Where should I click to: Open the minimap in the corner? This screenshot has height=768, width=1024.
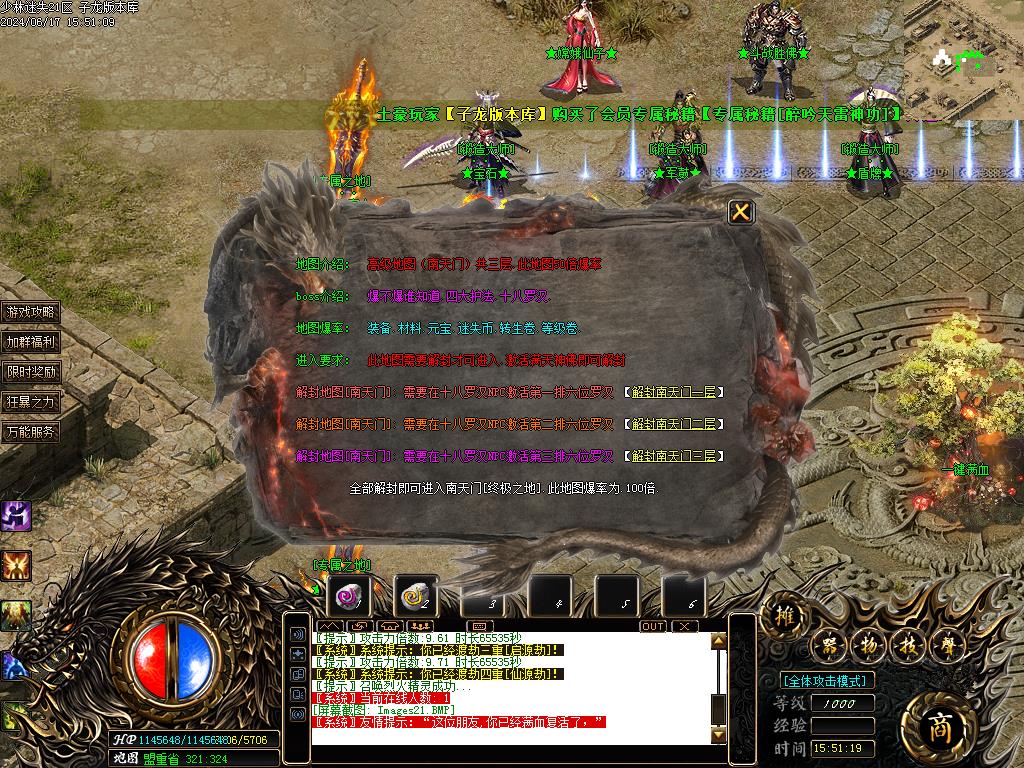(x=963, y=56)
